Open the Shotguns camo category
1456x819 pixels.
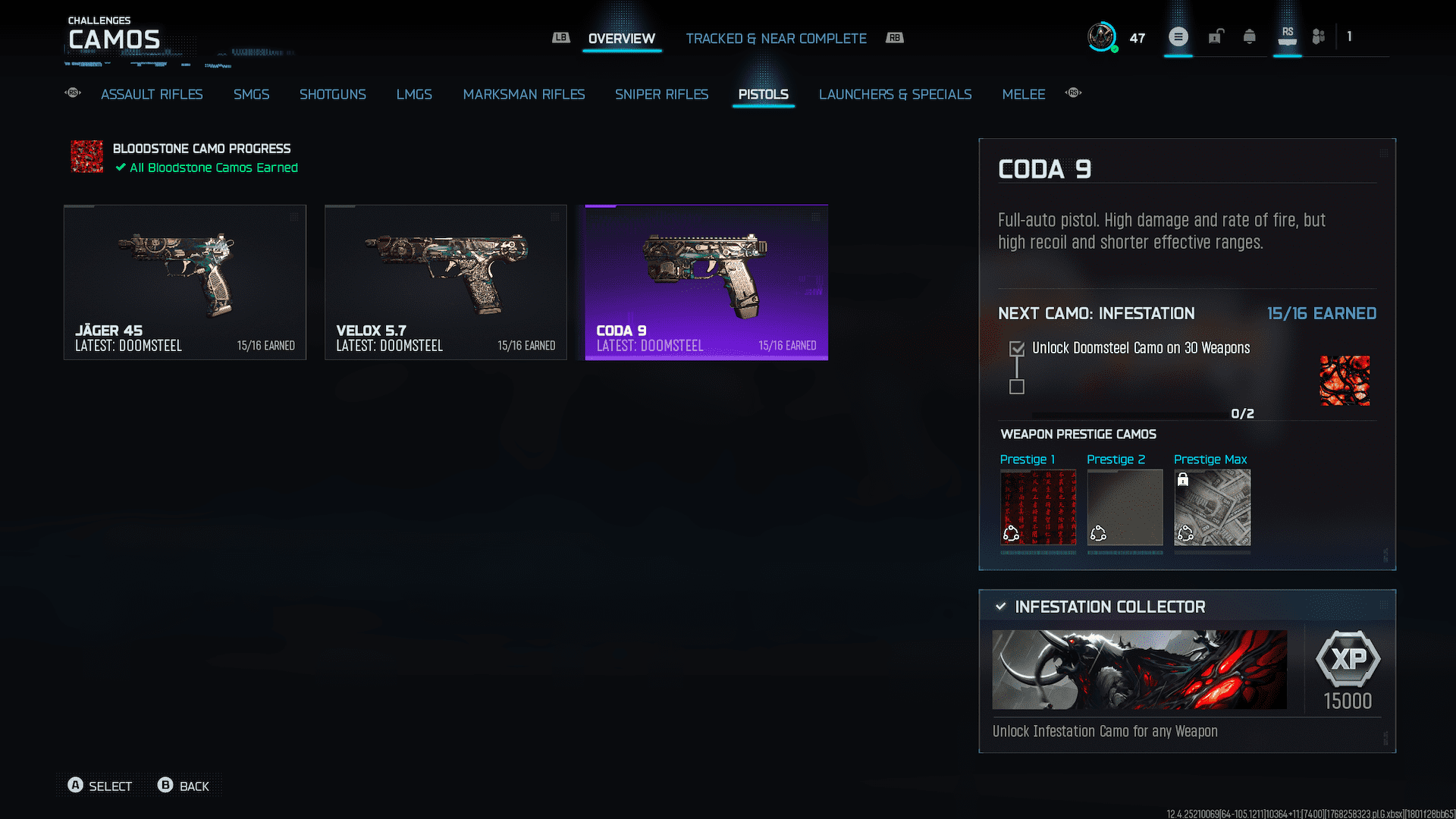[x=332, y=94]
